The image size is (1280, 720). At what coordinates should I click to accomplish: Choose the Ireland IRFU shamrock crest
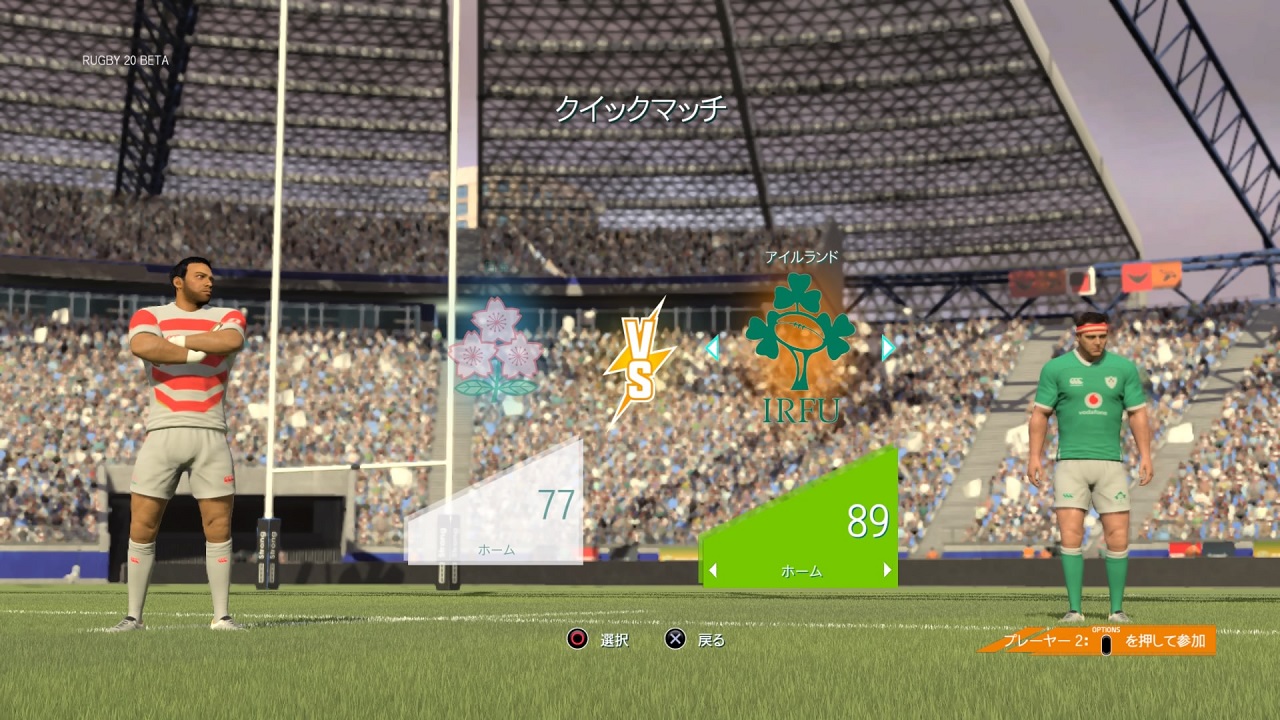pos(800,345)
